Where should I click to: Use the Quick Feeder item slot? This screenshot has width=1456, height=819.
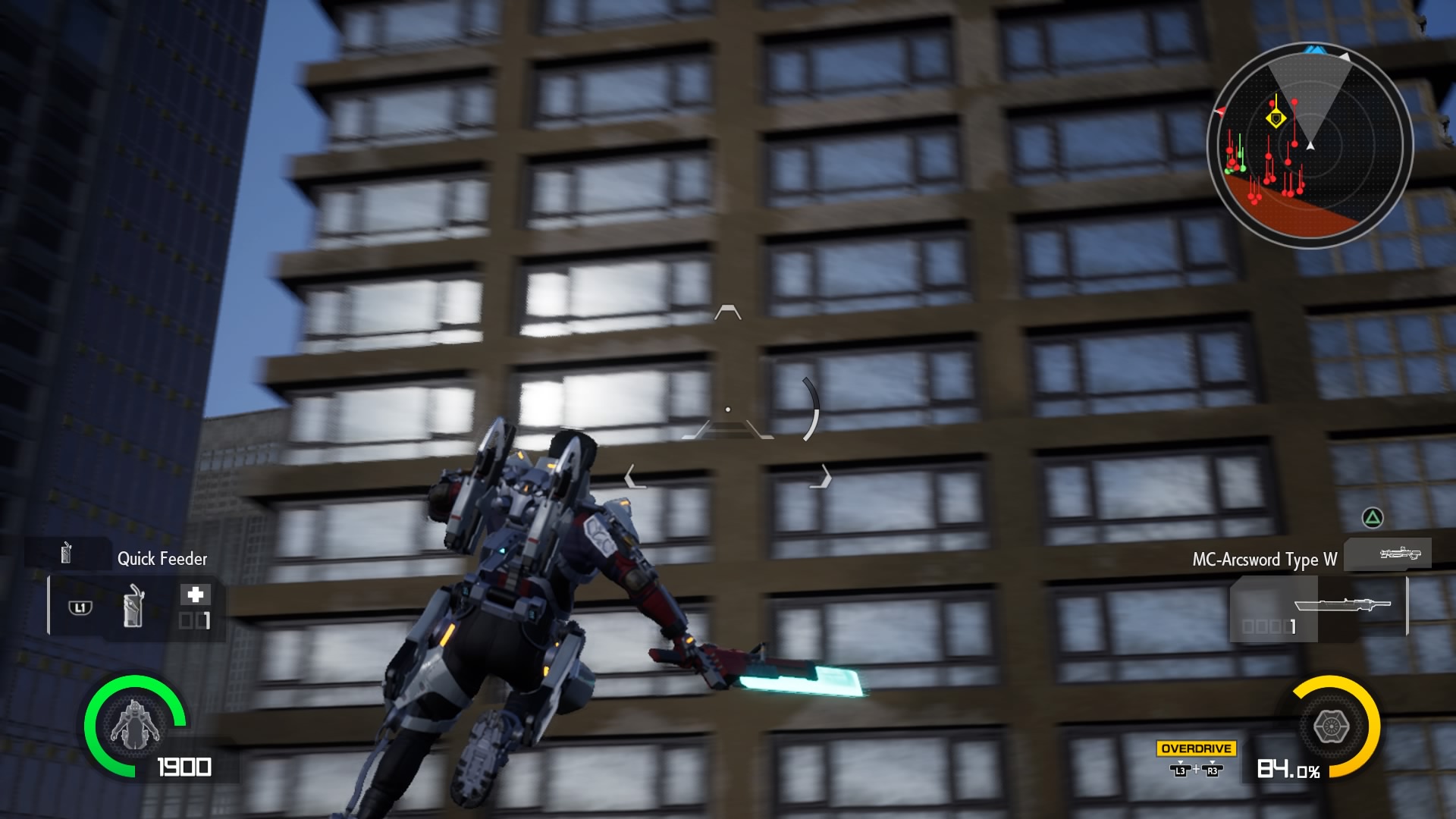(134, 606)
